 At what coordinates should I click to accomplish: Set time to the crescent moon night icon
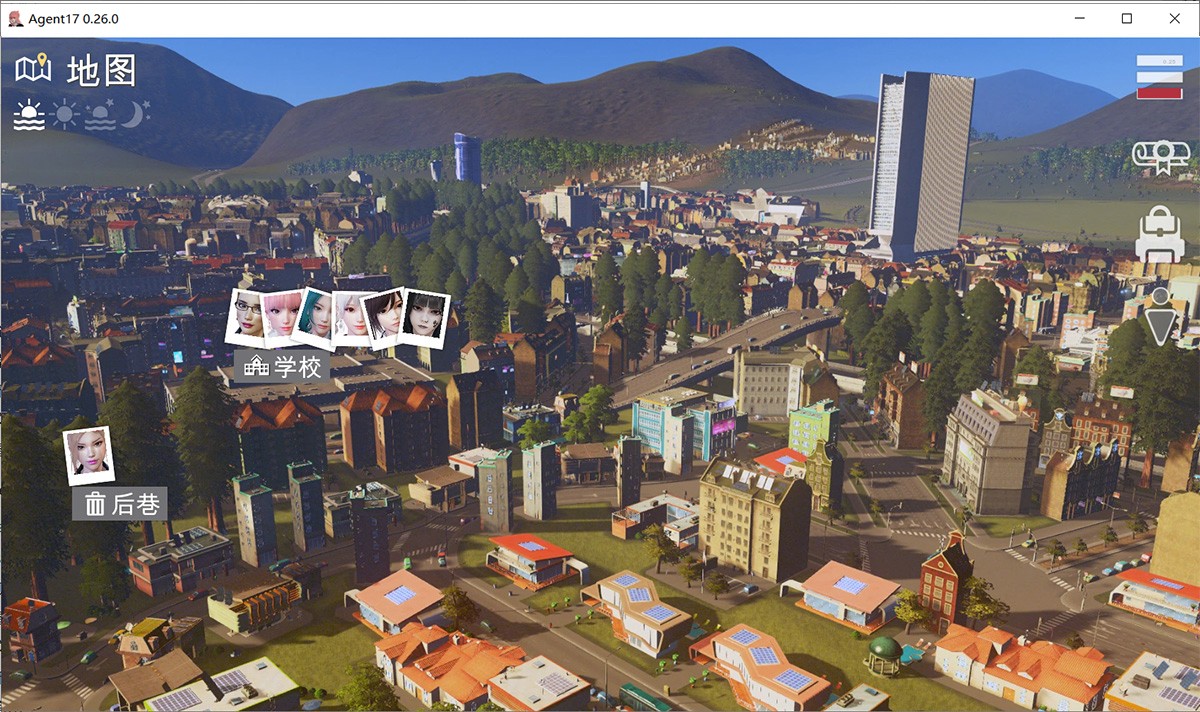pyautogui.click(x=135, y=116)
